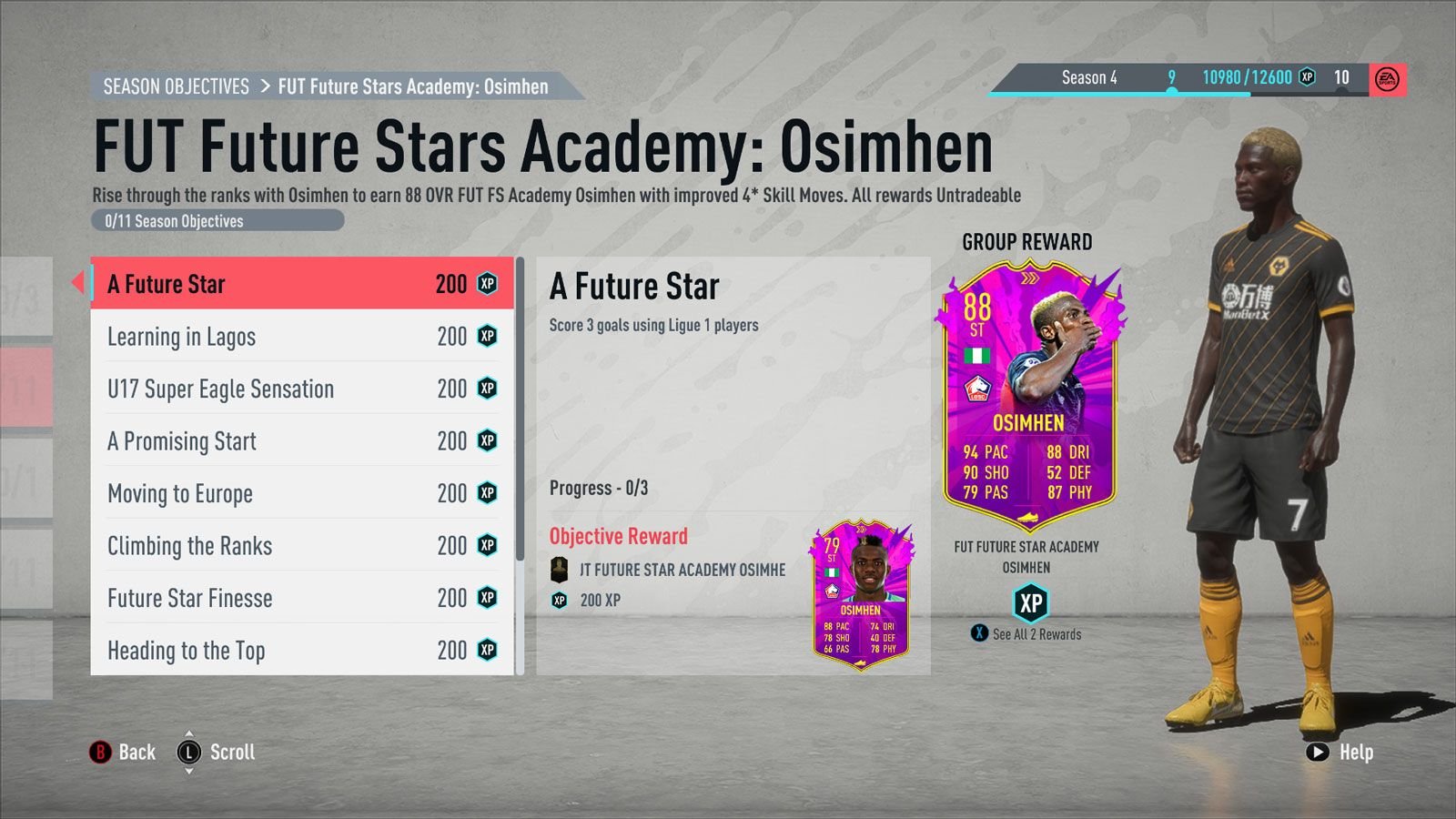Select the A Promising Start objective
The image size is (1456, 819).
tap(301, 441)
